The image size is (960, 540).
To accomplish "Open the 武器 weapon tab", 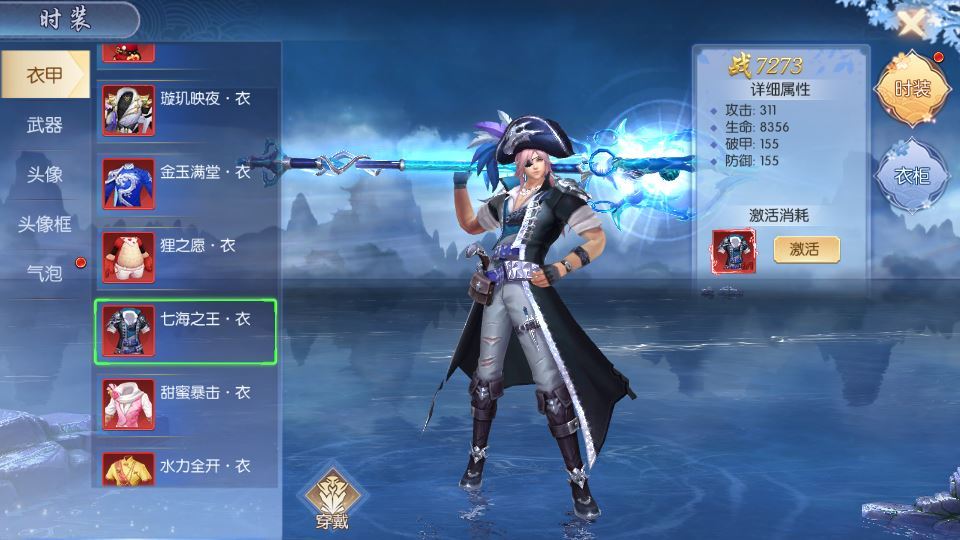I will pyautogui.click(x=44, y=125).
